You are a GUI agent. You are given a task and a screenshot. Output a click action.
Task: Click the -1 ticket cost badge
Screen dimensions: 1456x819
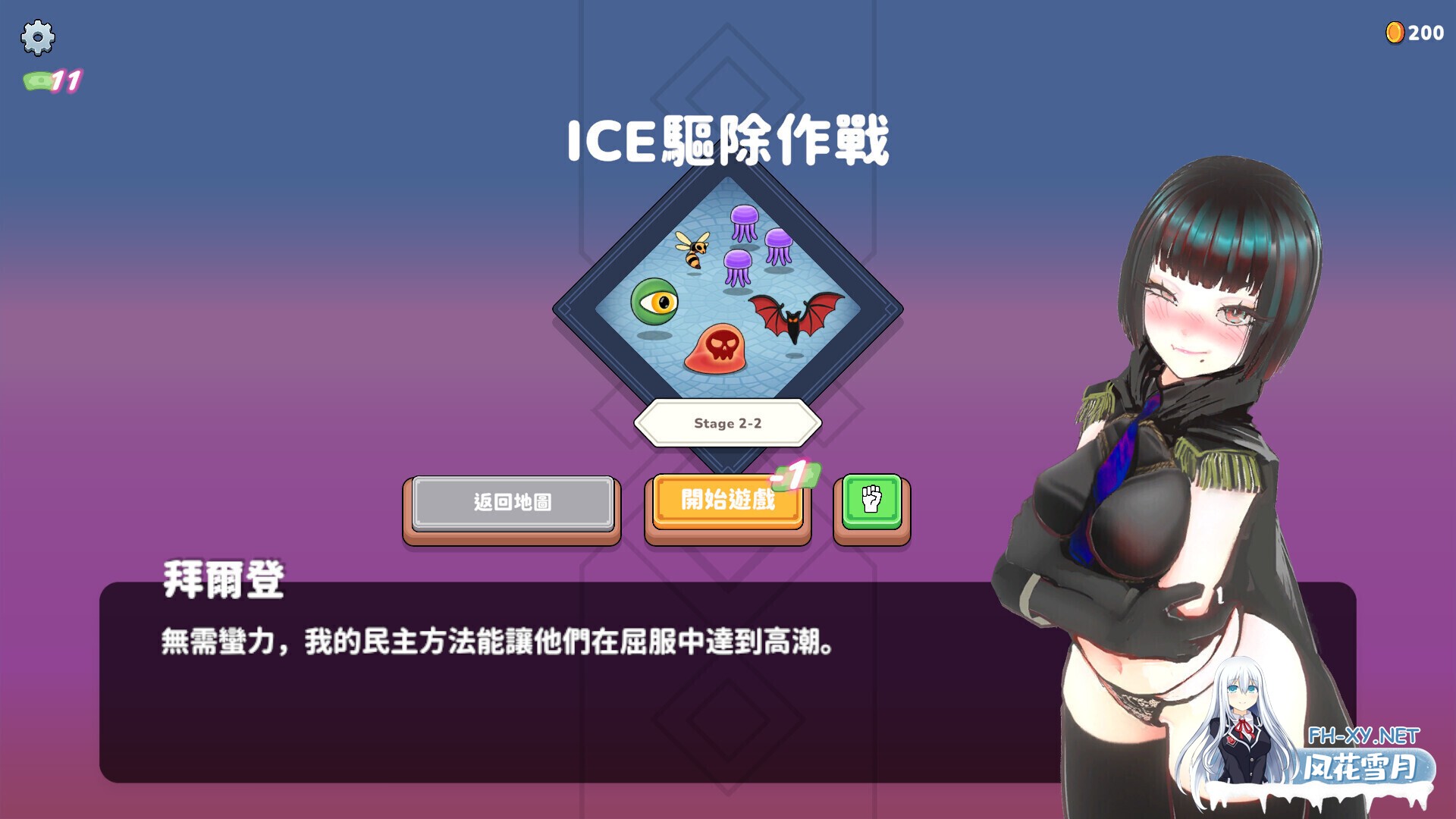click(x=796, y=474)
